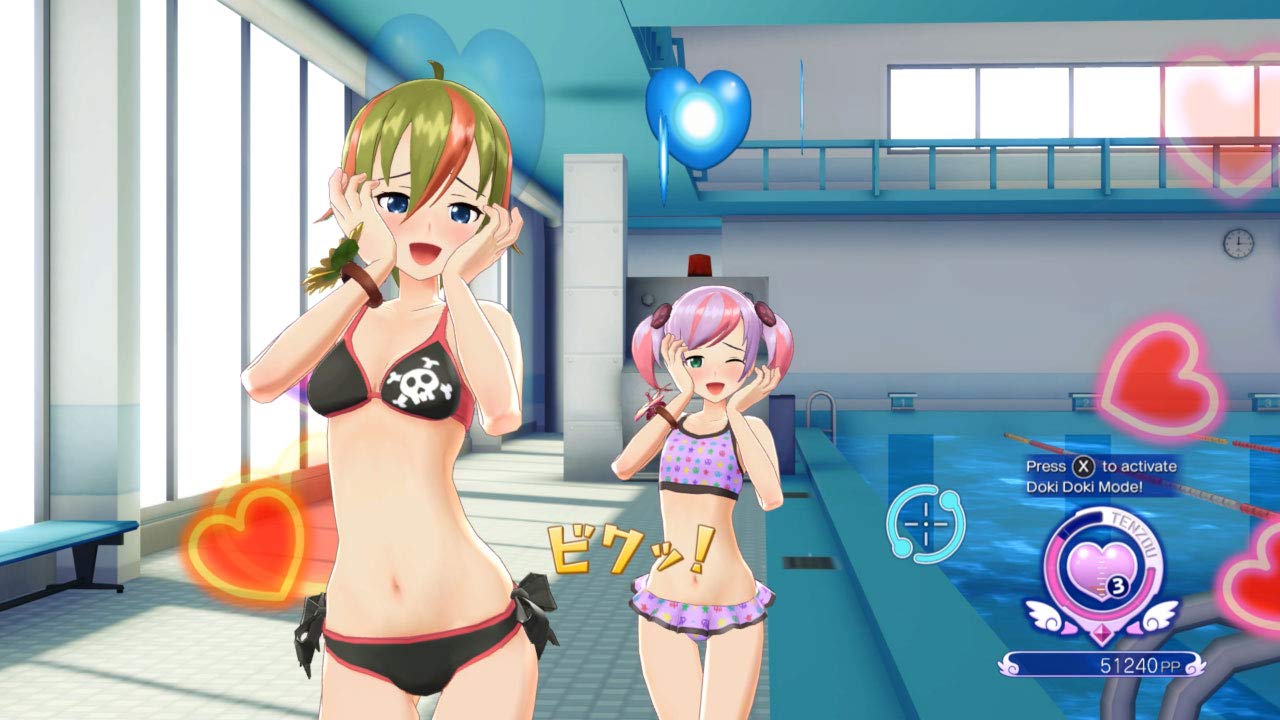
Task: Click the pink diamond gem under the gauge
Action: pyautogui.click(x=1102, y=633)
